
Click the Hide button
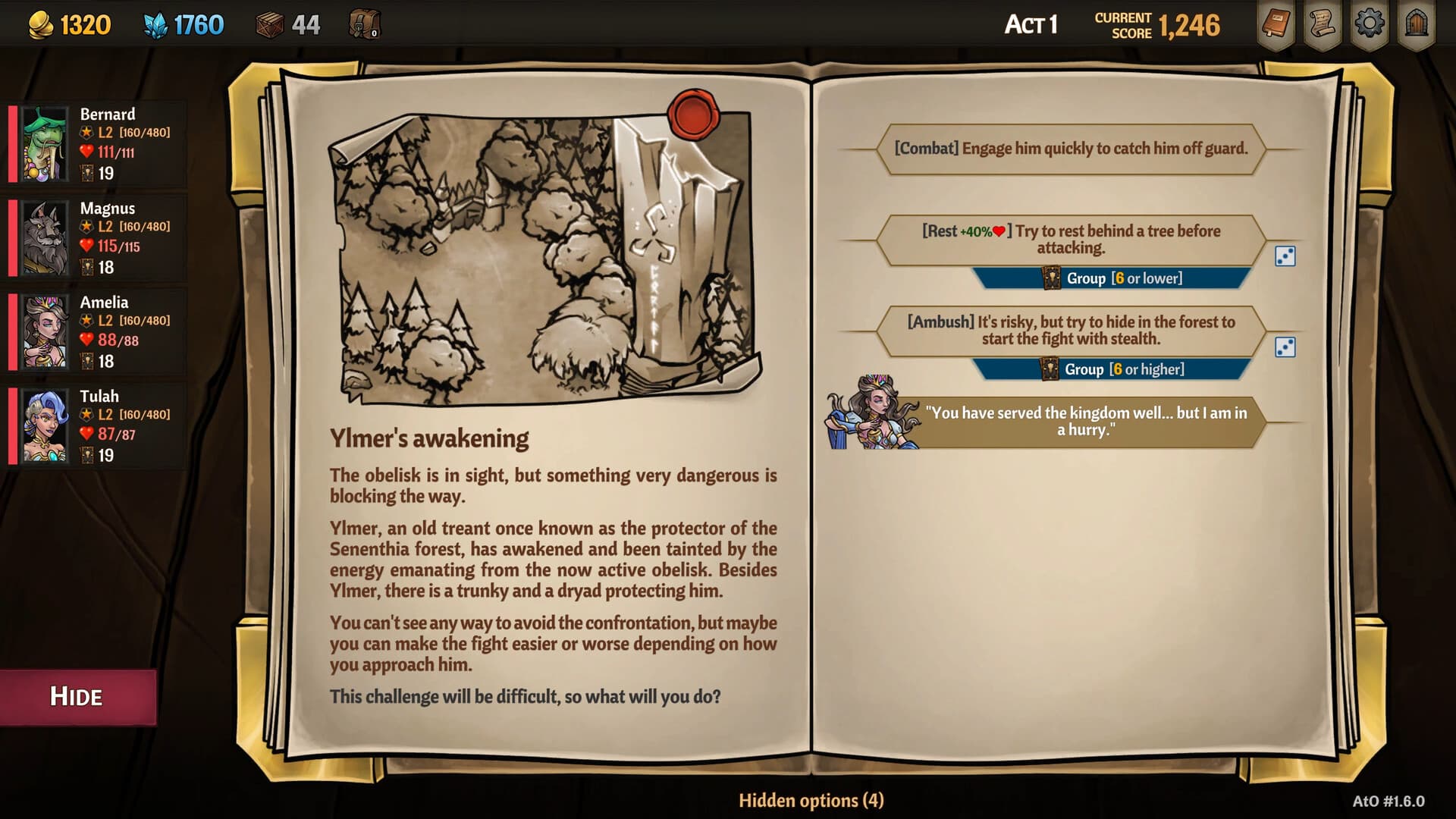[77, 696]
